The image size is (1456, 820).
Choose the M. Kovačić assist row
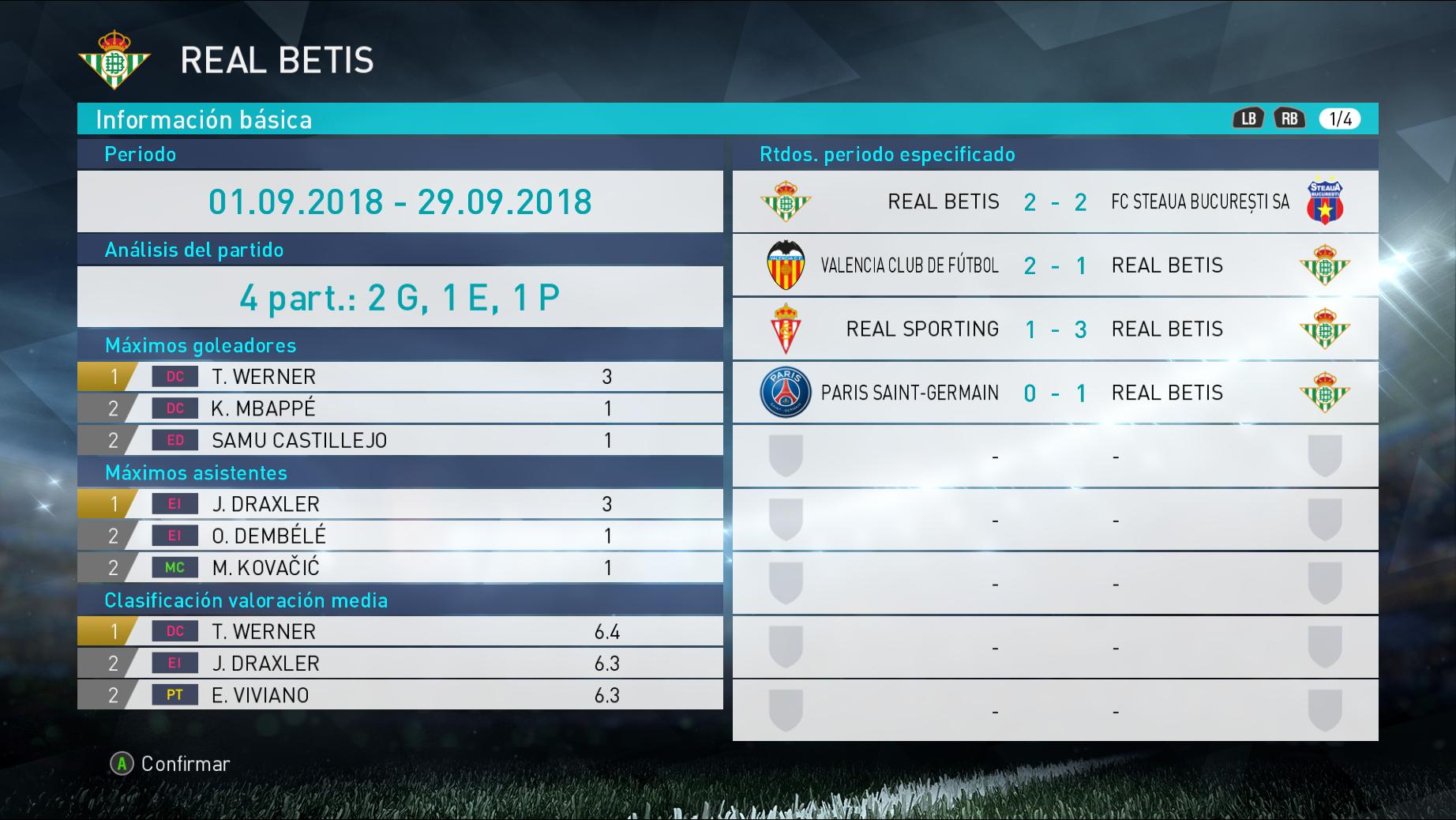(400, 567)
